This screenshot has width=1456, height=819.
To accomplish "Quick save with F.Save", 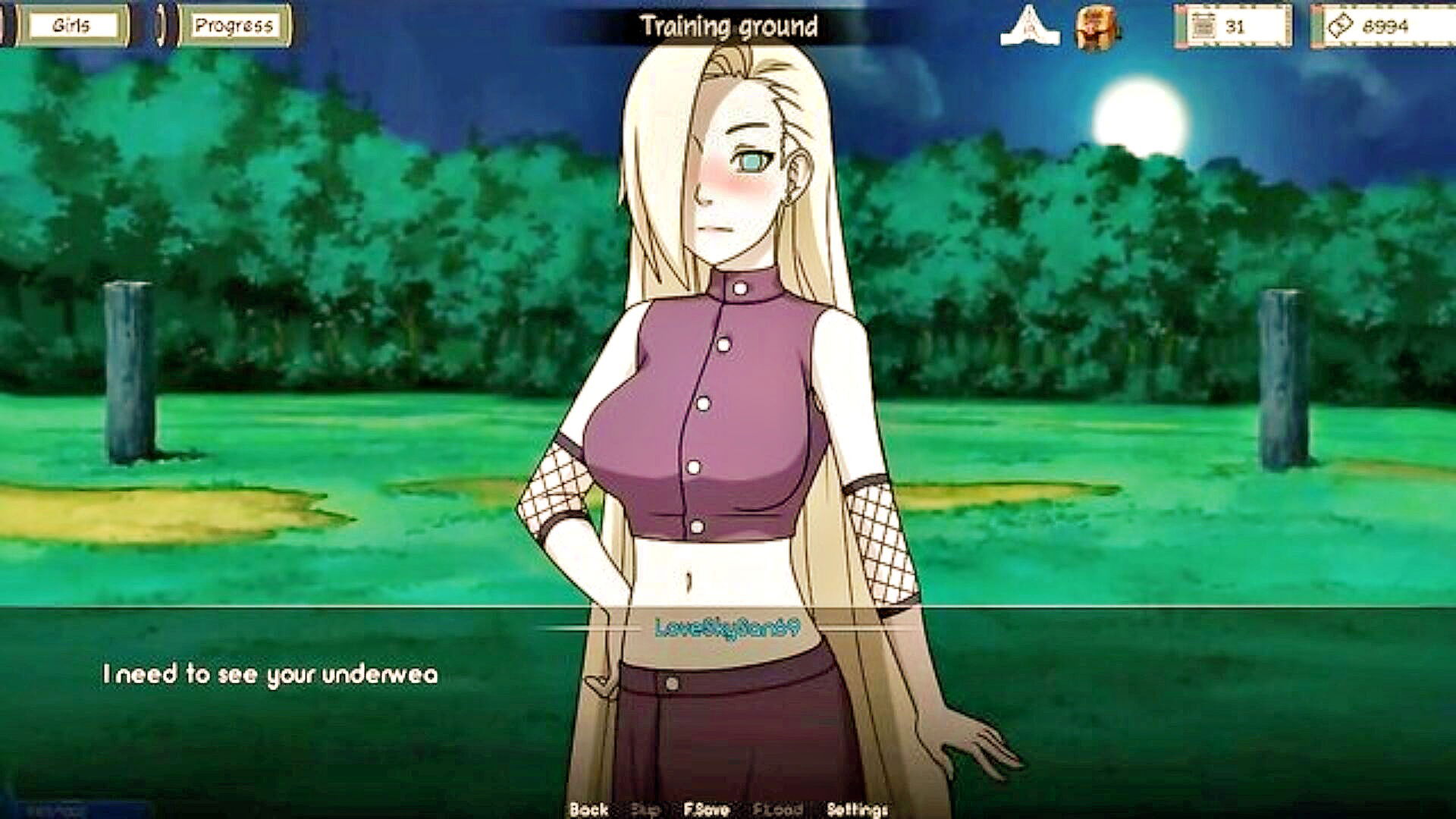I will 706,809.
